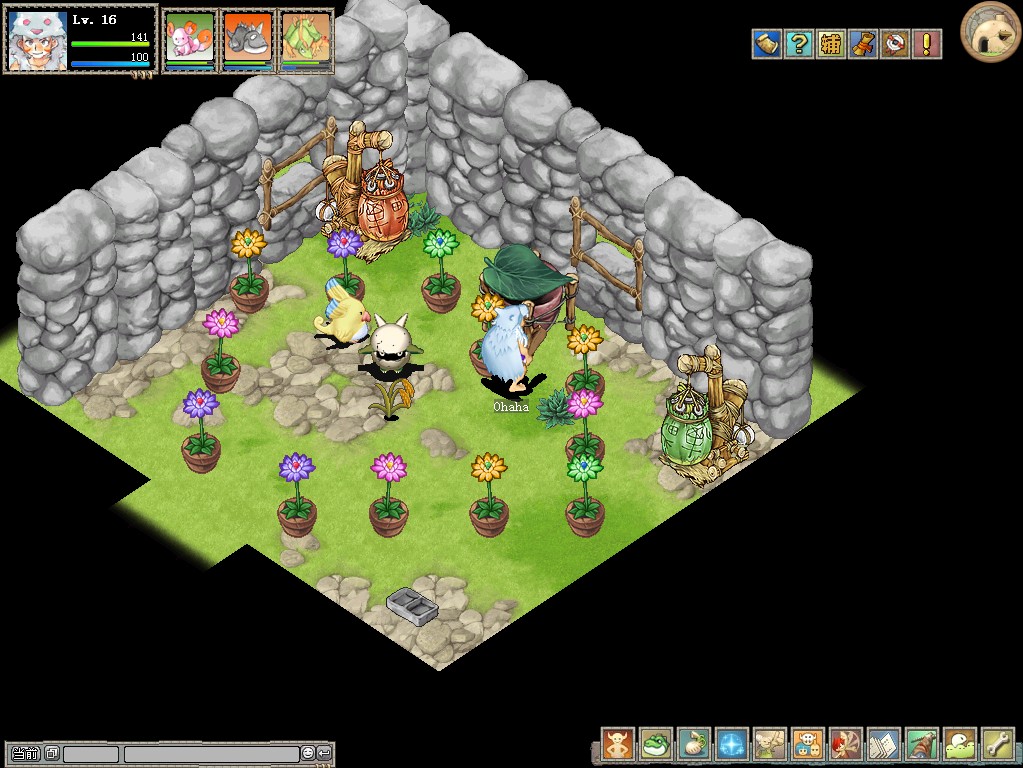
Task: Open the yellow exclamation mark notice
Action: tap(927, 44)
